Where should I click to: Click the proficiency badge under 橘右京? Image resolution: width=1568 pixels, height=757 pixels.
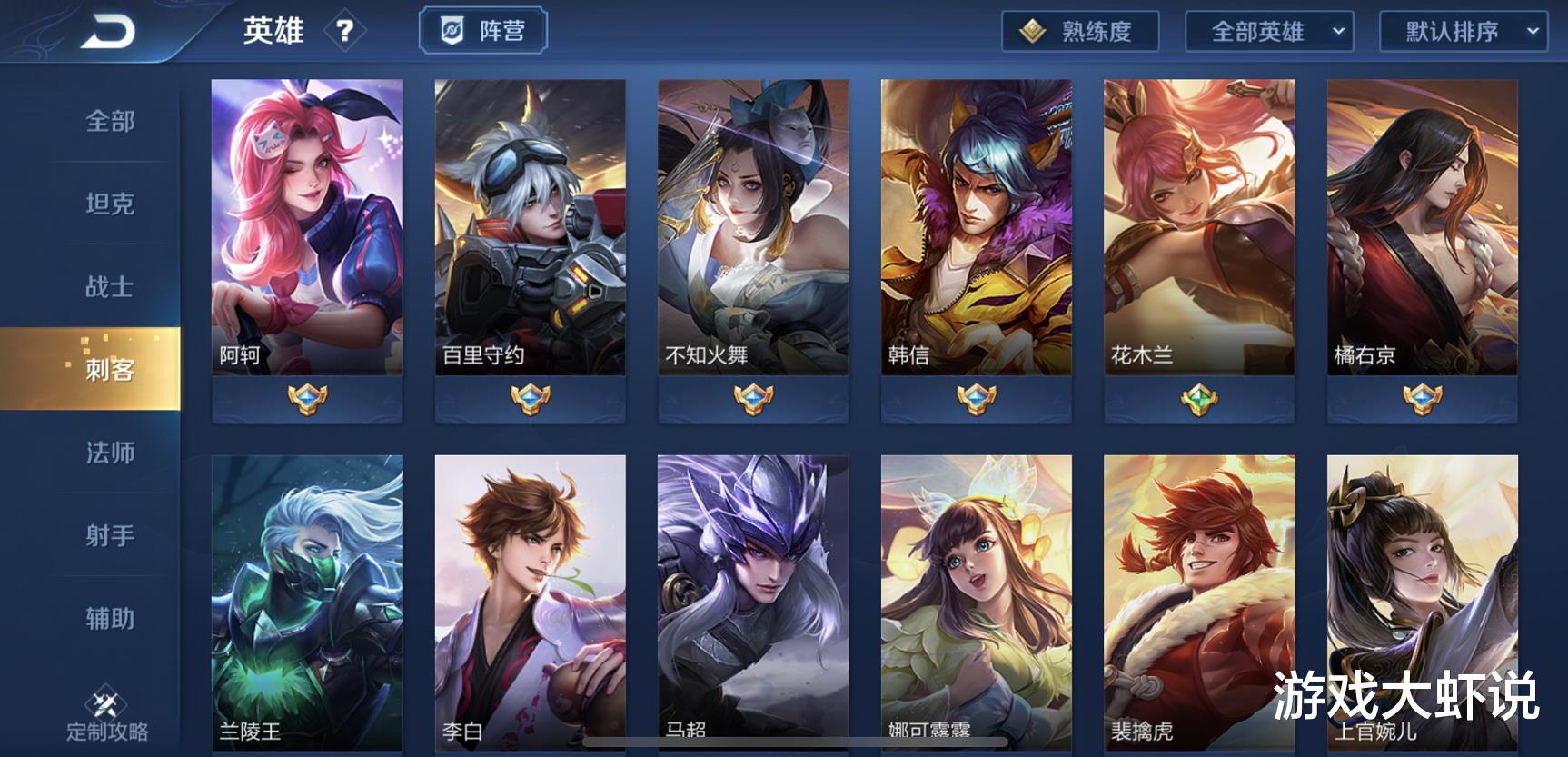1423,398
